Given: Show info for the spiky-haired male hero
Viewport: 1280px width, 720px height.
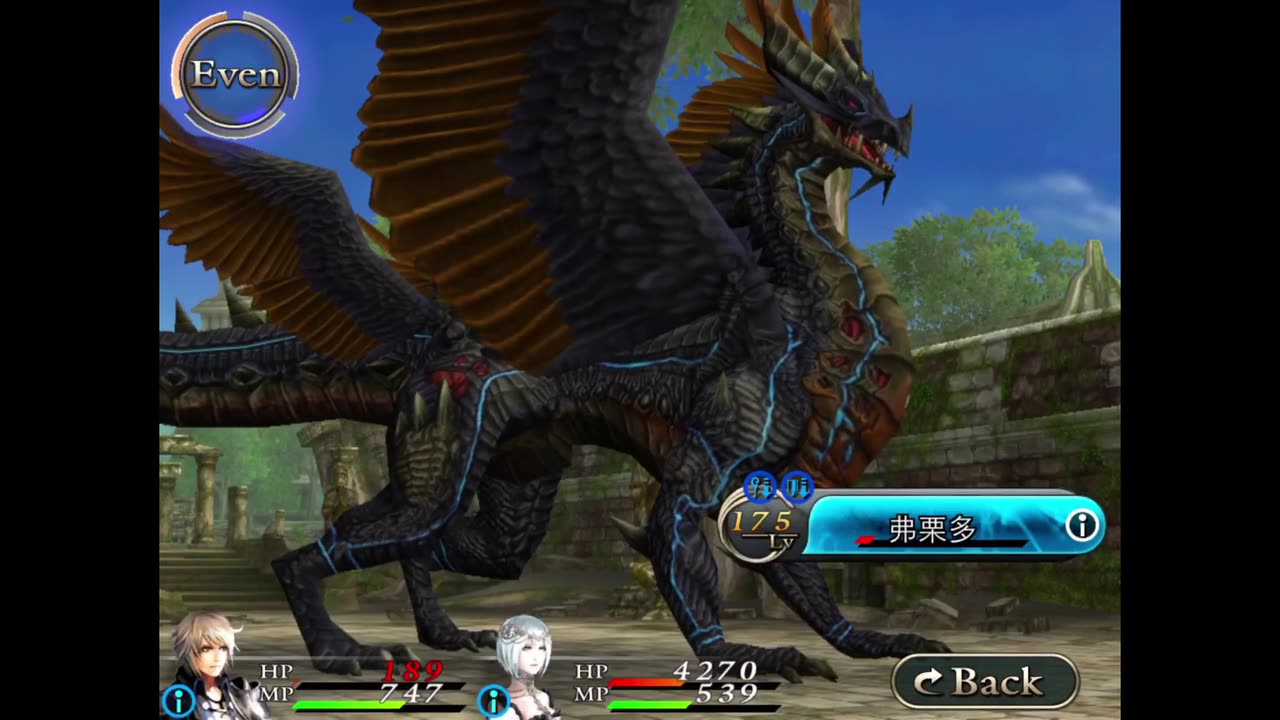Looking at the screenshot, I should pyautogui.click(x=178, y=701).
